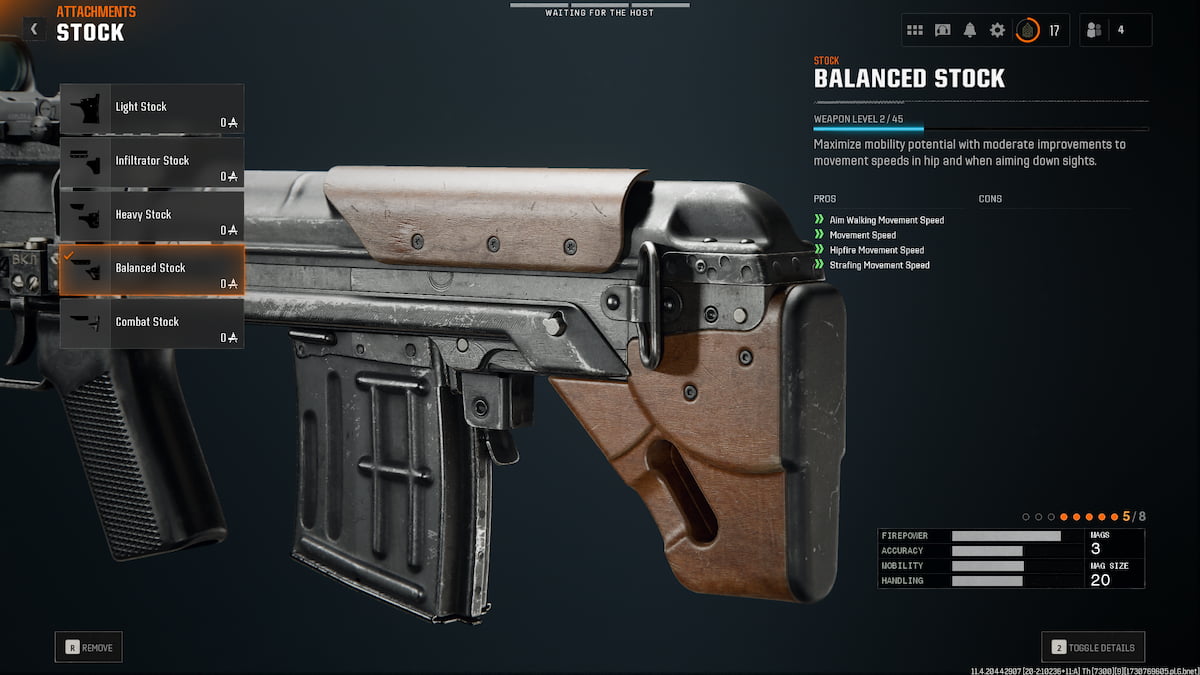
Task: Choose the Infiltrator Stock attachment
Action: pyautogui.click(x=152, y=162)
